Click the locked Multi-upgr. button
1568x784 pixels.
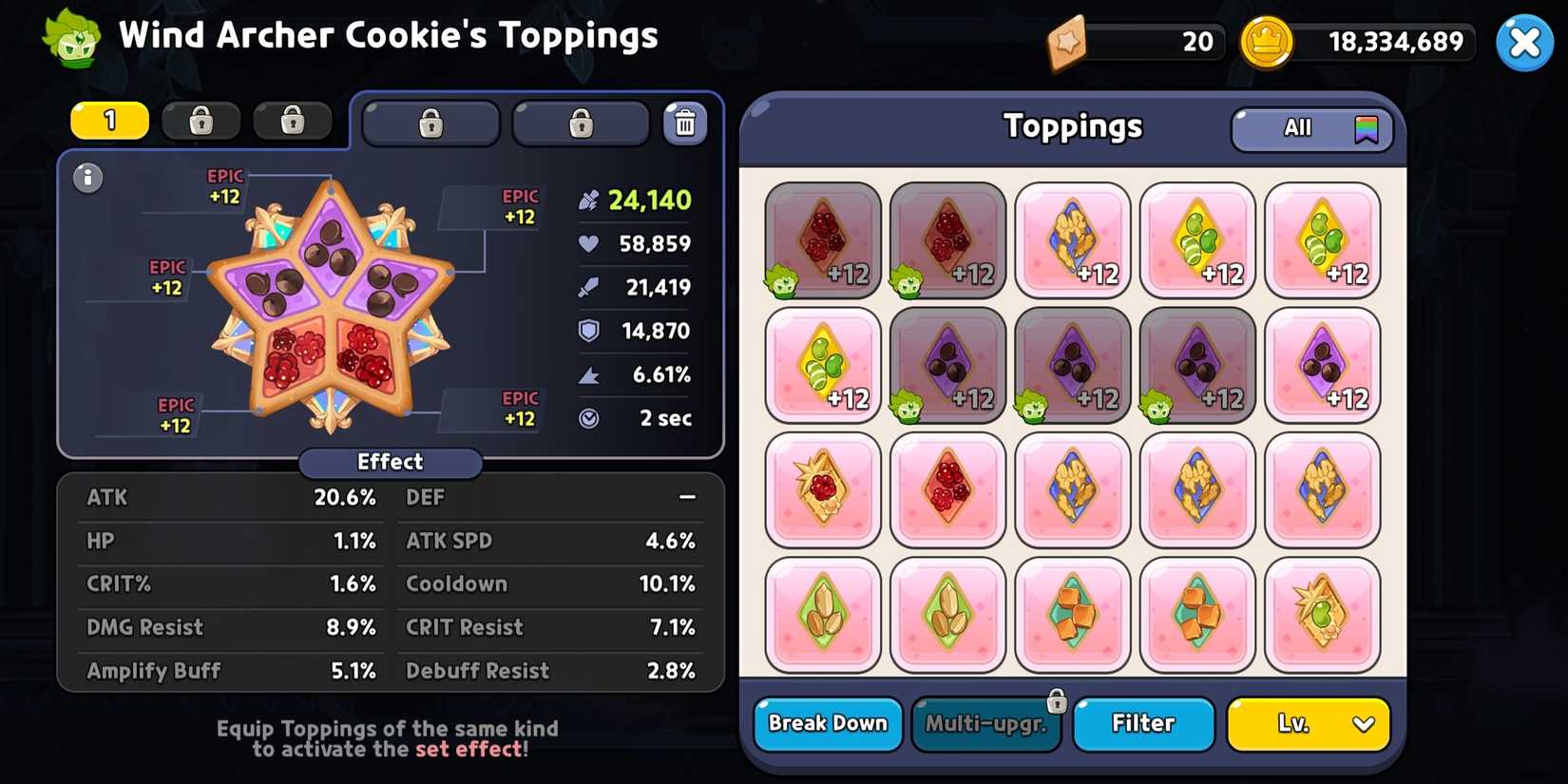point(986,724)
